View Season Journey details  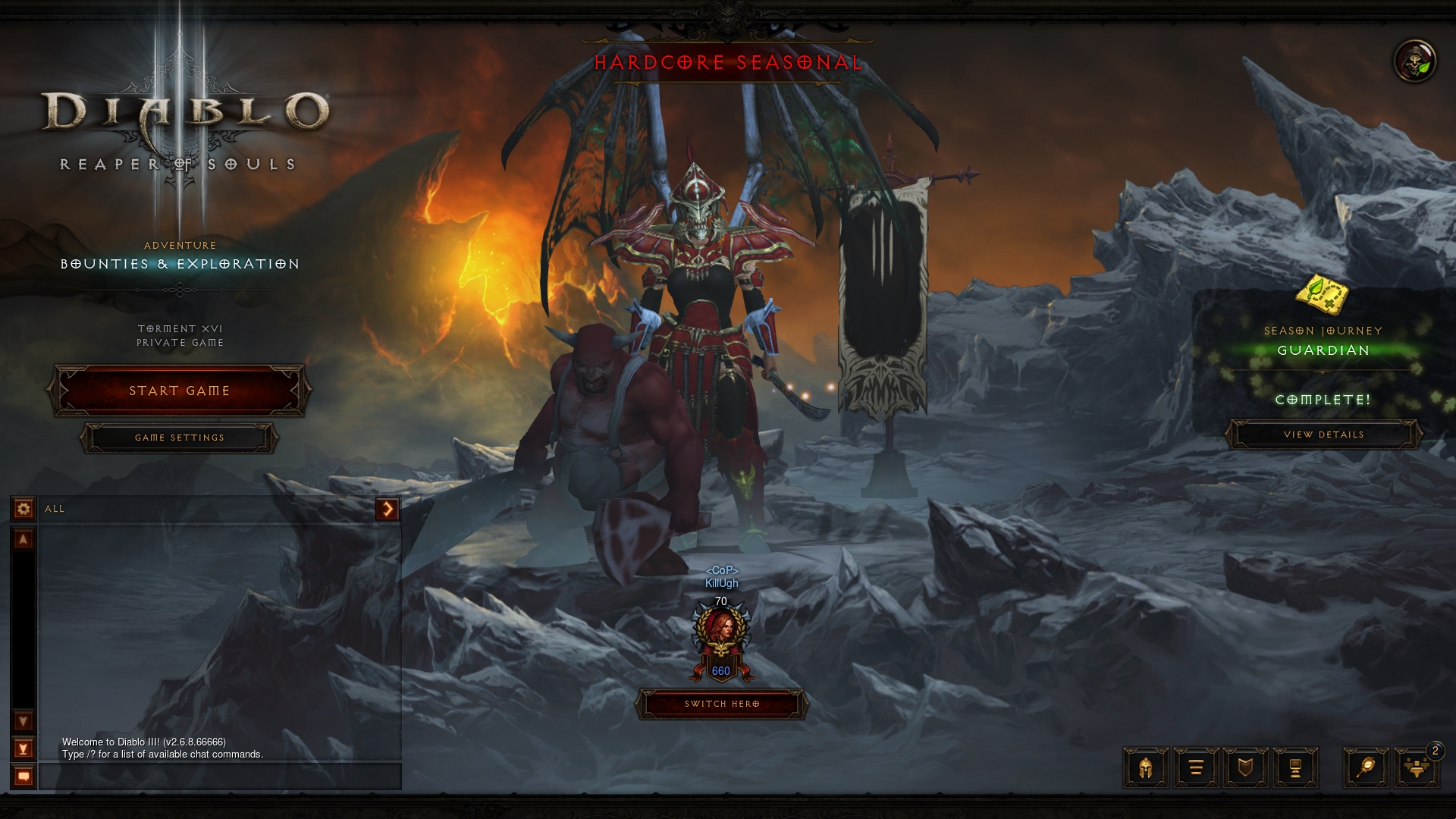[1323, 435]
